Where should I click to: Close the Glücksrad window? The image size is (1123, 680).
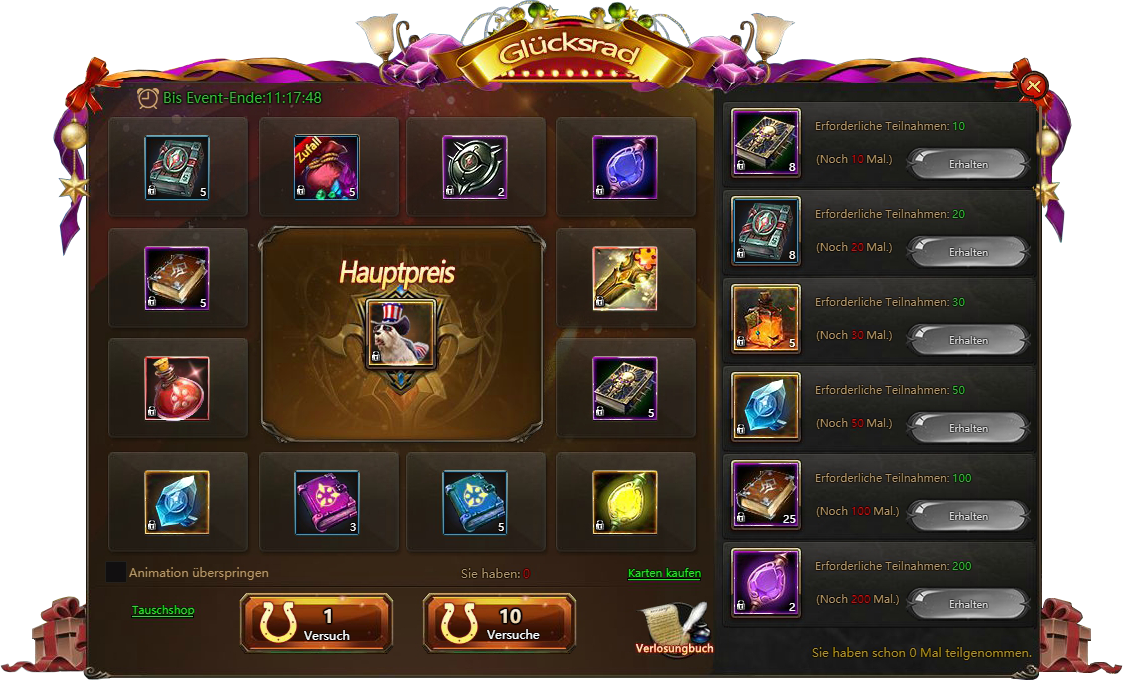click(x=1034, y=86)
